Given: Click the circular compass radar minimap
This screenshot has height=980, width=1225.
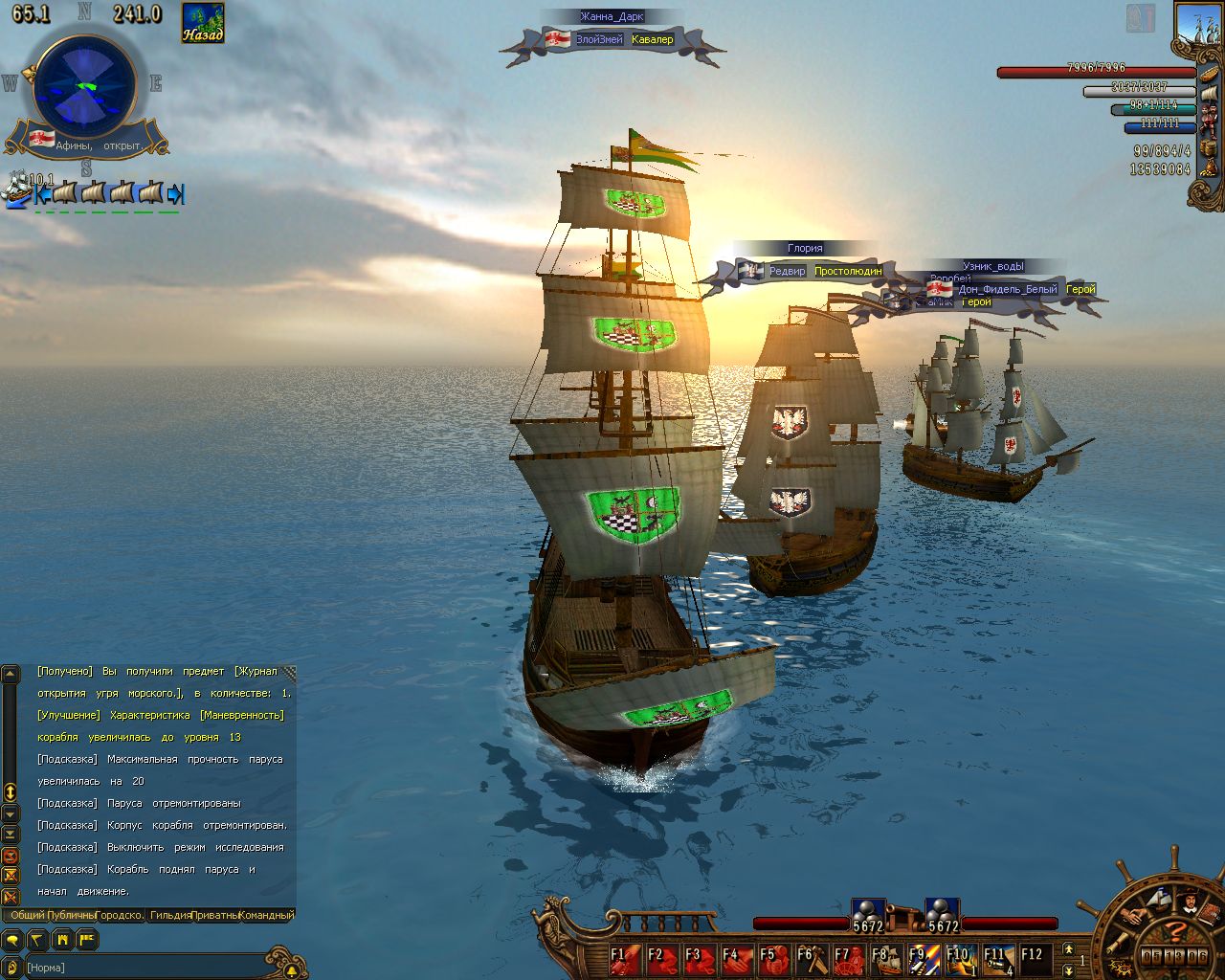Looking at the screenshot, I should (x=84, y=86).
